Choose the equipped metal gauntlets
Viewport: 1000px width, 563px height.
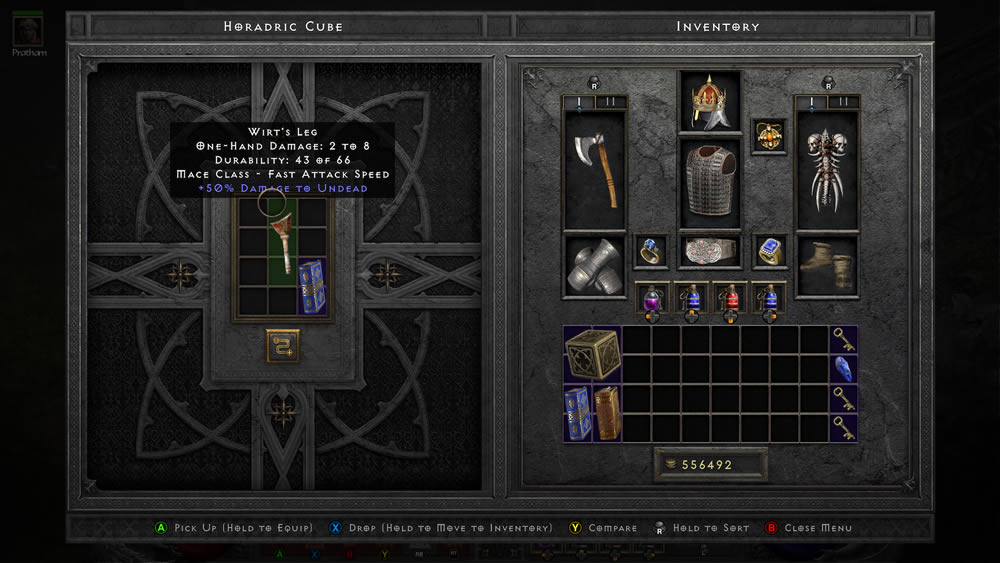click(595, 266)
